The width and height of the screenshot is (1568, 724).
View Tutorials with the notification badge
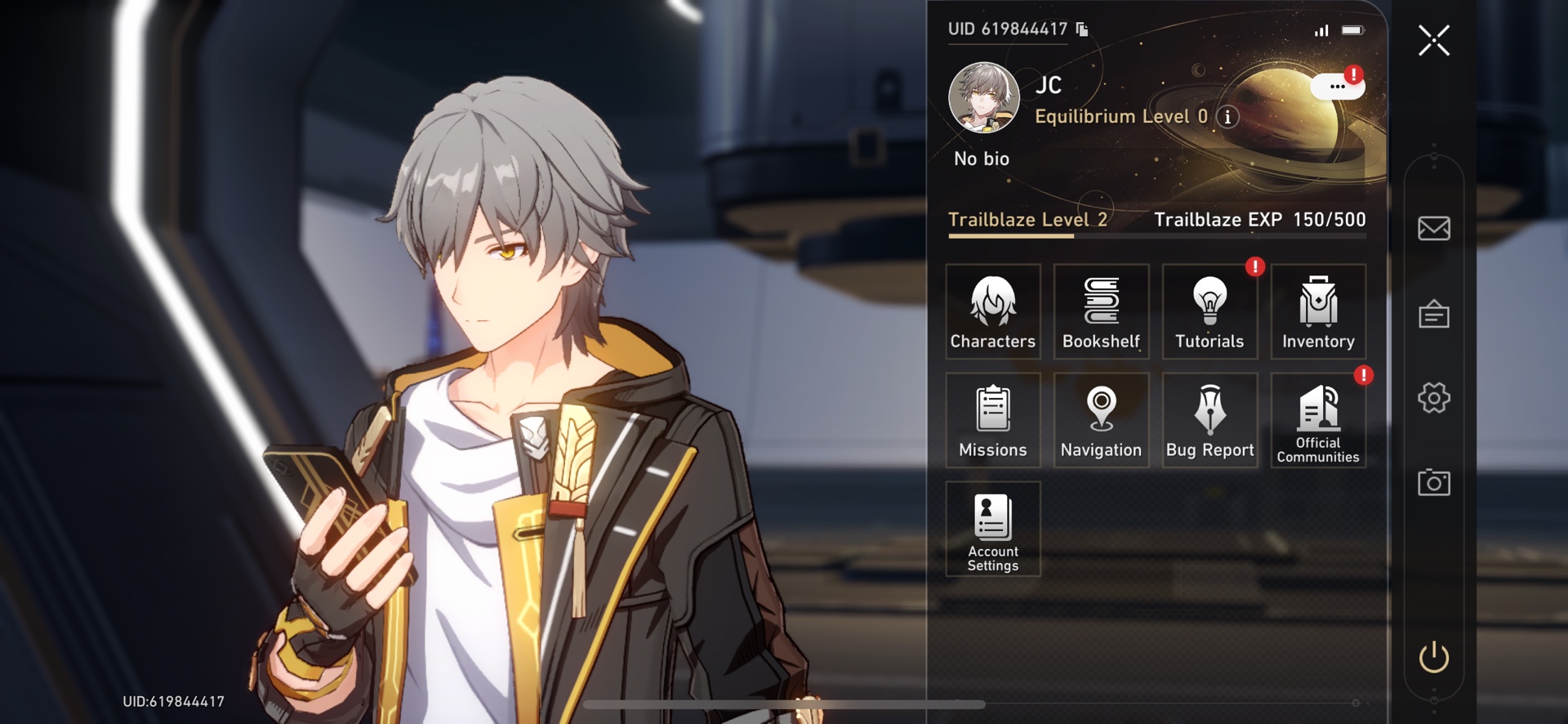click(1209, 311)
